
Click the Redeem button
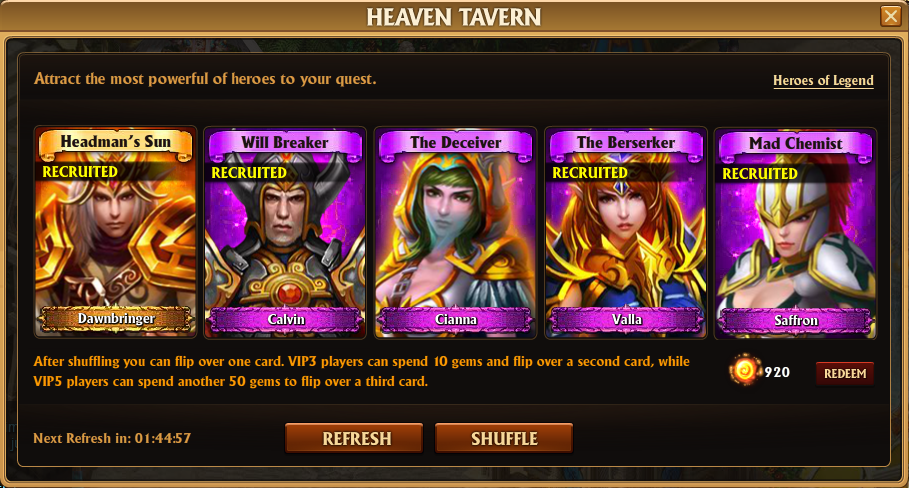pyautogui.click(x=844, y=373)
